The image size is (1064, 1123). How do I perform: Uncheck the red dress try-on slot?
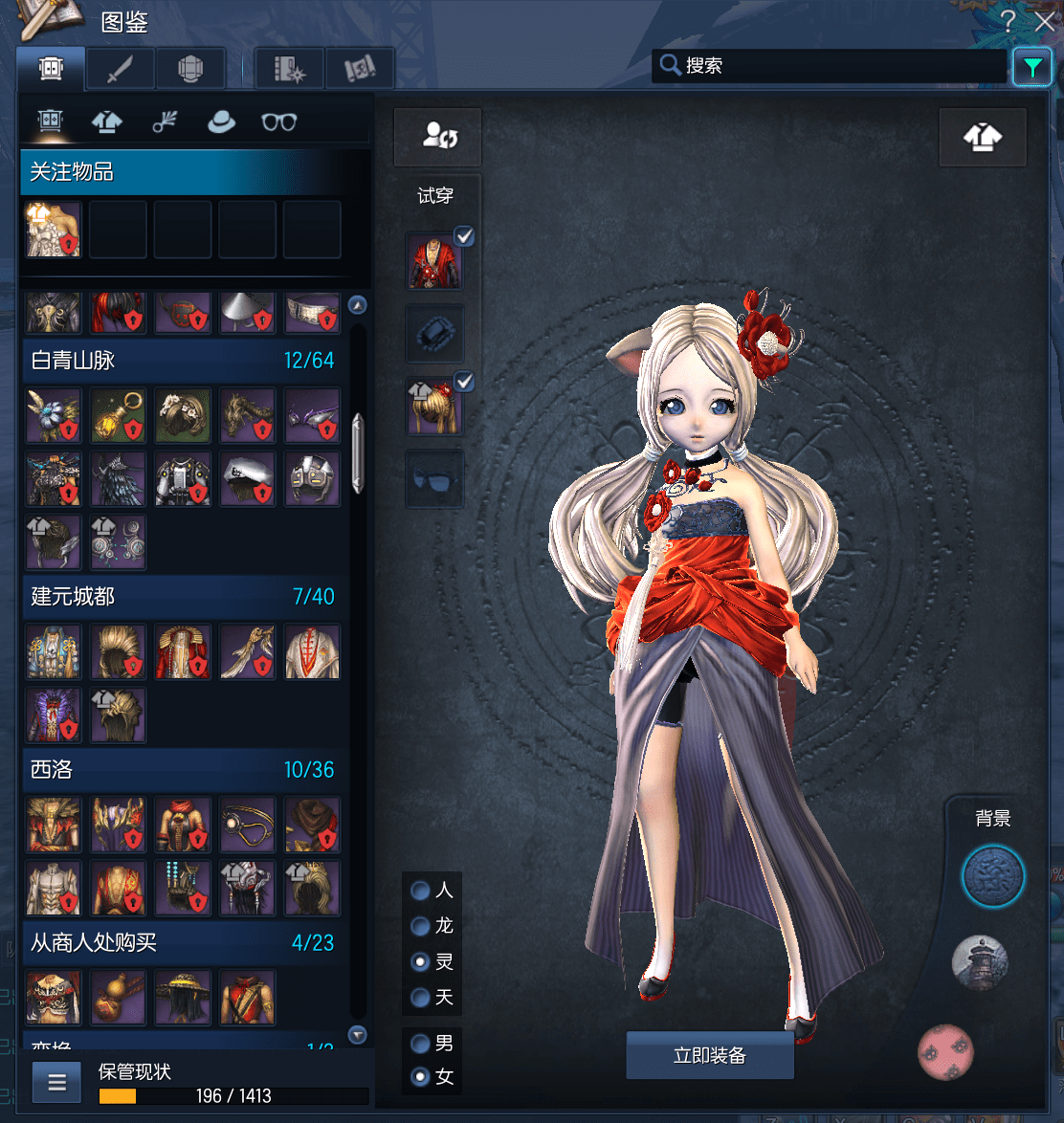[x=464, y=236]
